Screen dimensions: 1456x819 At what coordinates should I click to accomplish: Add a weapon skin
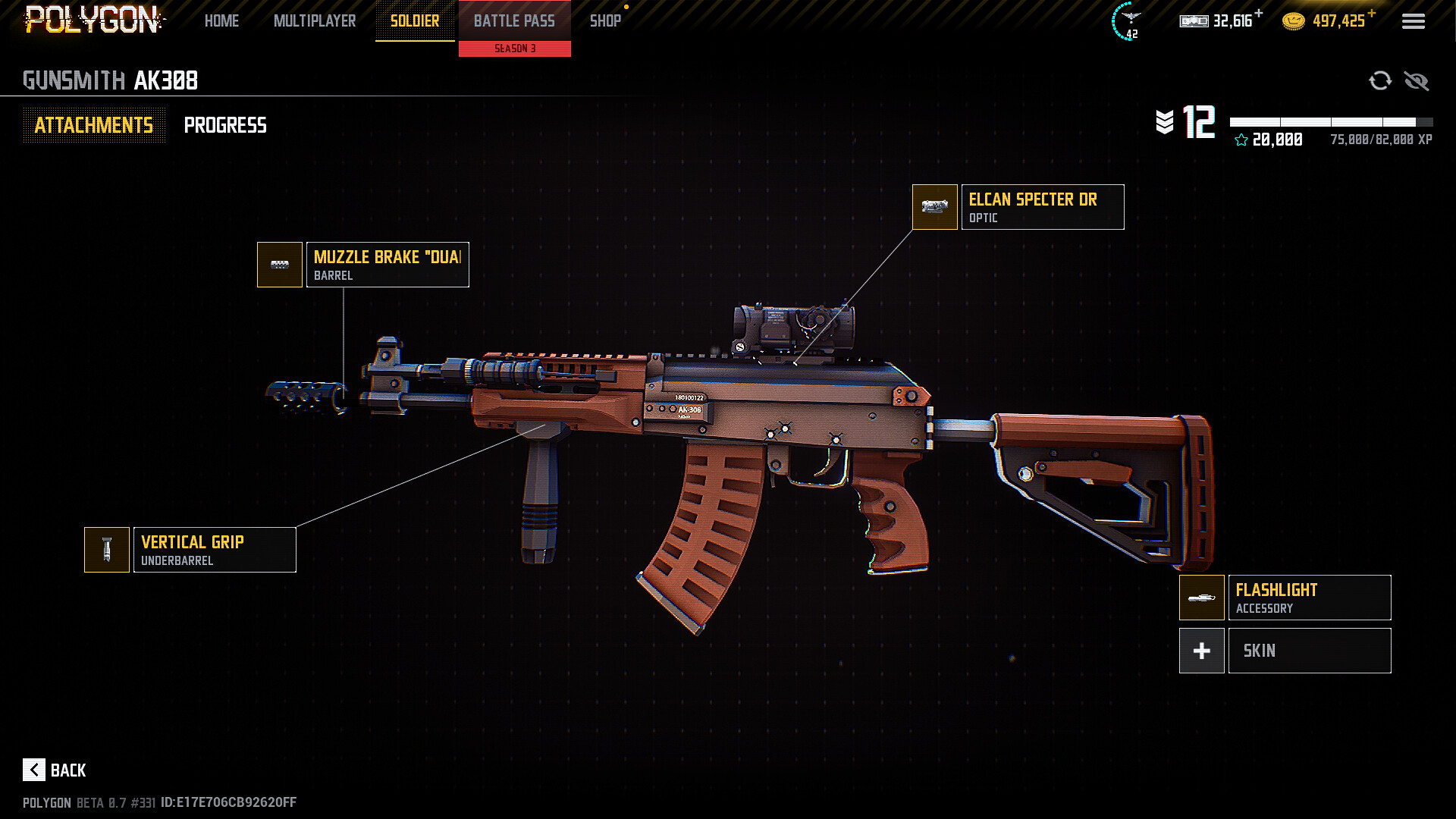pyautogui.click(x=1202, y=651)
